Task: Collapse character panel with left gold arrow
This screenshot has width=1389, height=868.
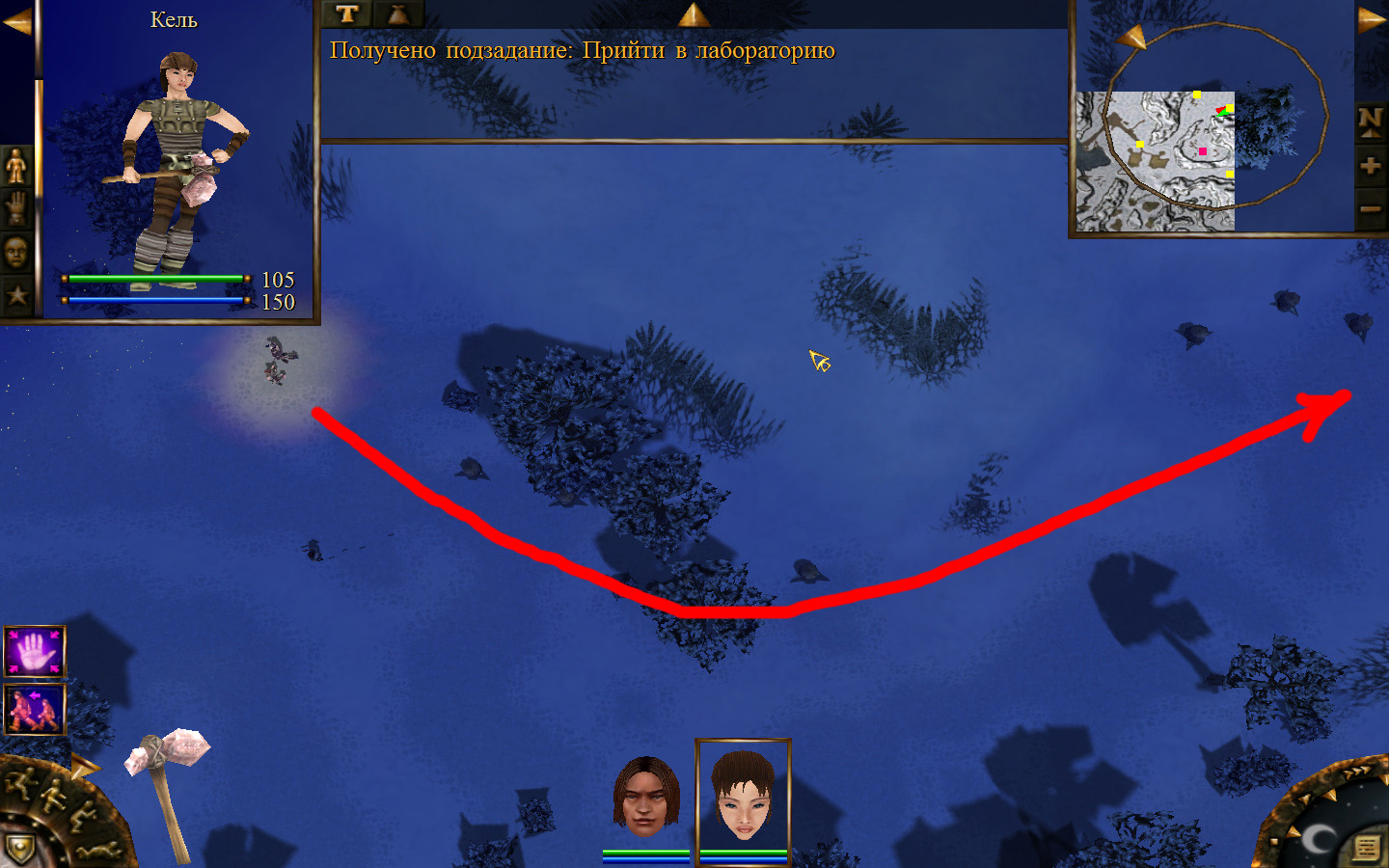Action: coord(16,21)
